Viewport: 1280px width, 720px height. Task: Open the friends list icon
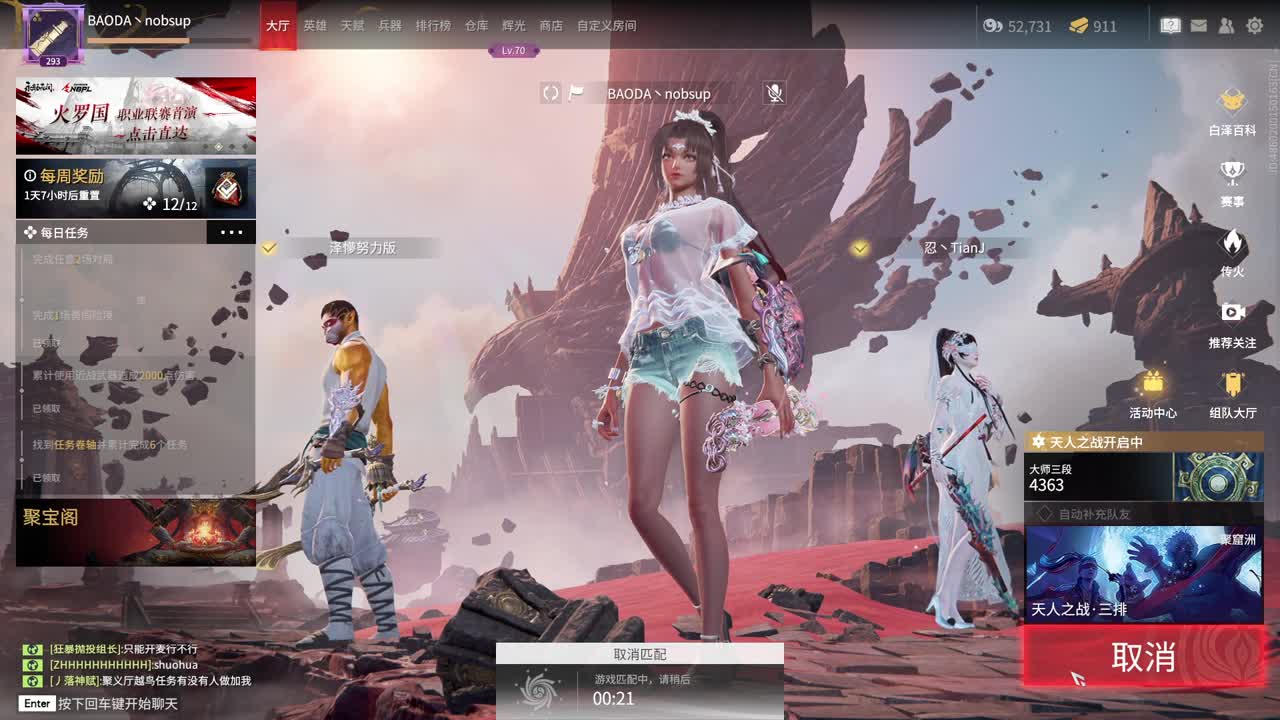click(x=1226, y=26)
